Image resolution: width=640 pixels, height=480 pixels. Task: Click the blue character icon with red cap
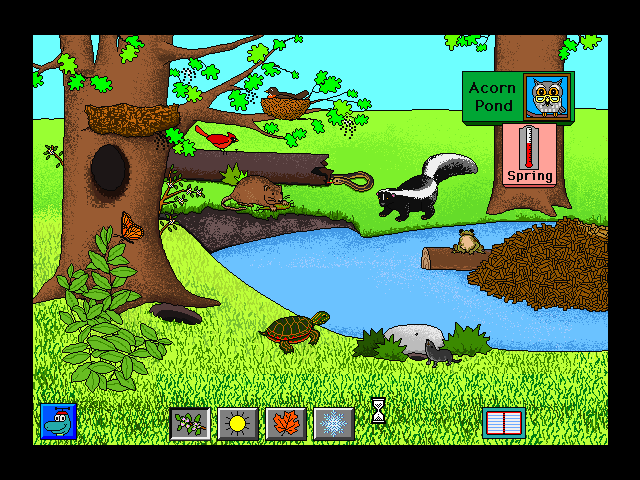[59, 422]
